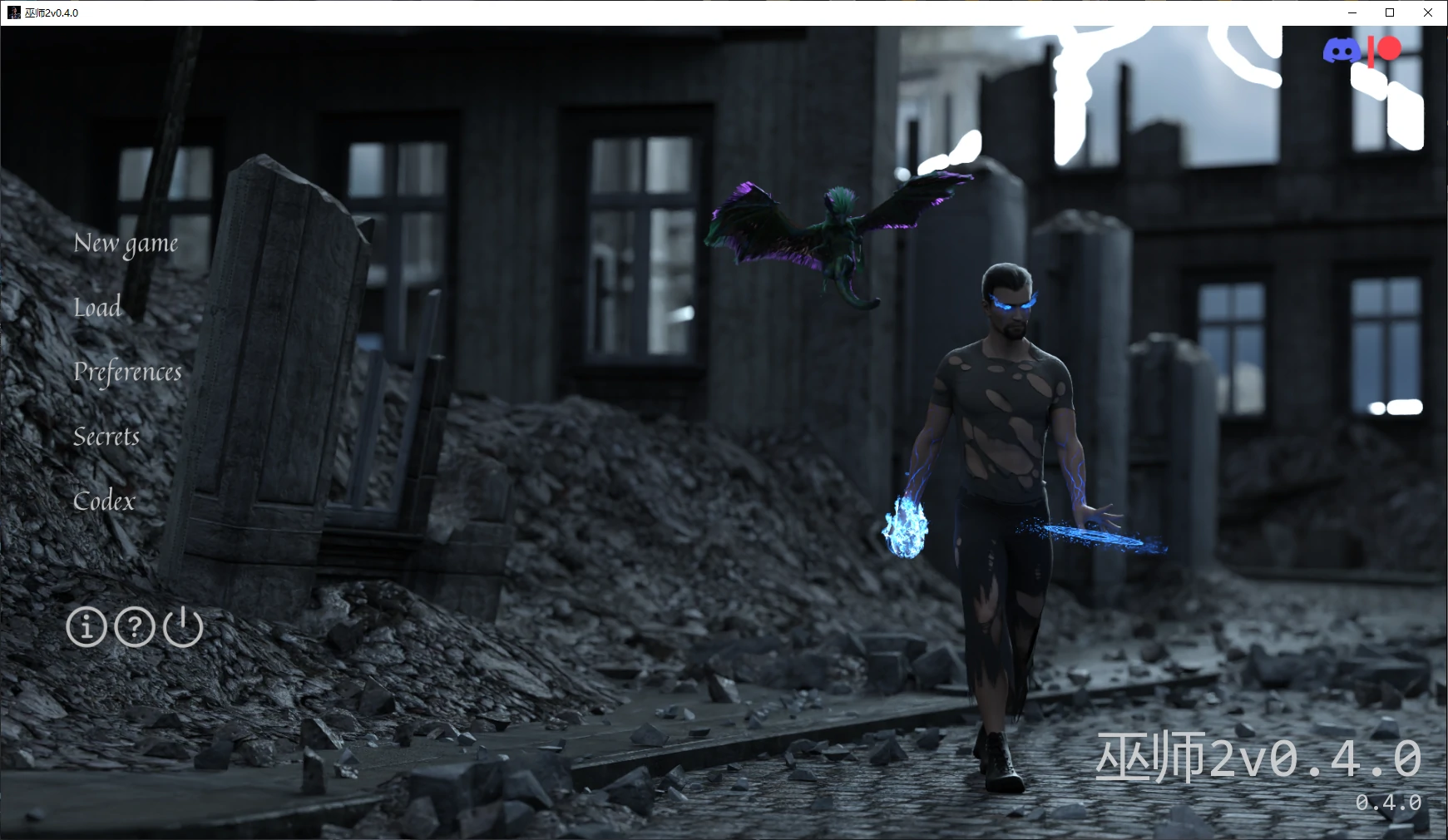
Task: Open help via the question mark icon
Action: click(x=135, y=628)
